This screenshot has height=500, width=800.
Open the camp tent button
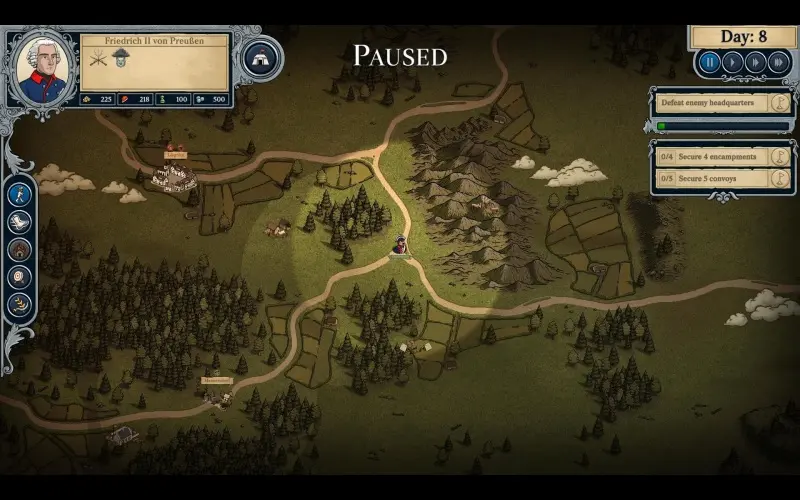(x=261, y=57)
